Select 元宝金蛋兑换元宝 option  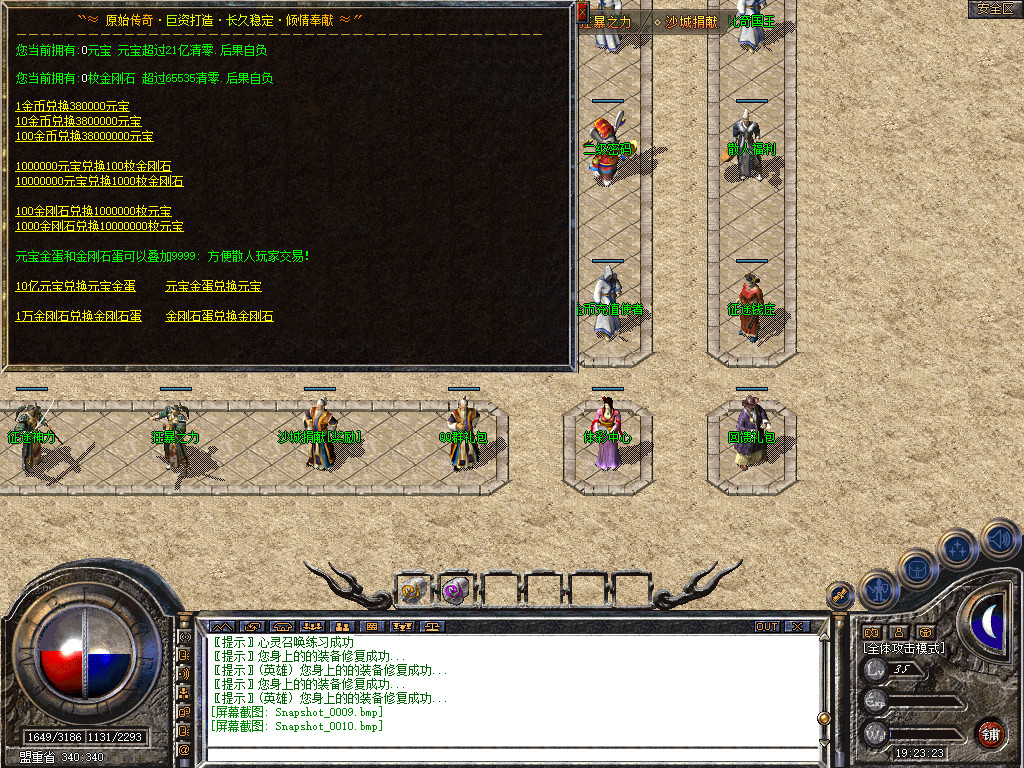(x=213, y=286)
